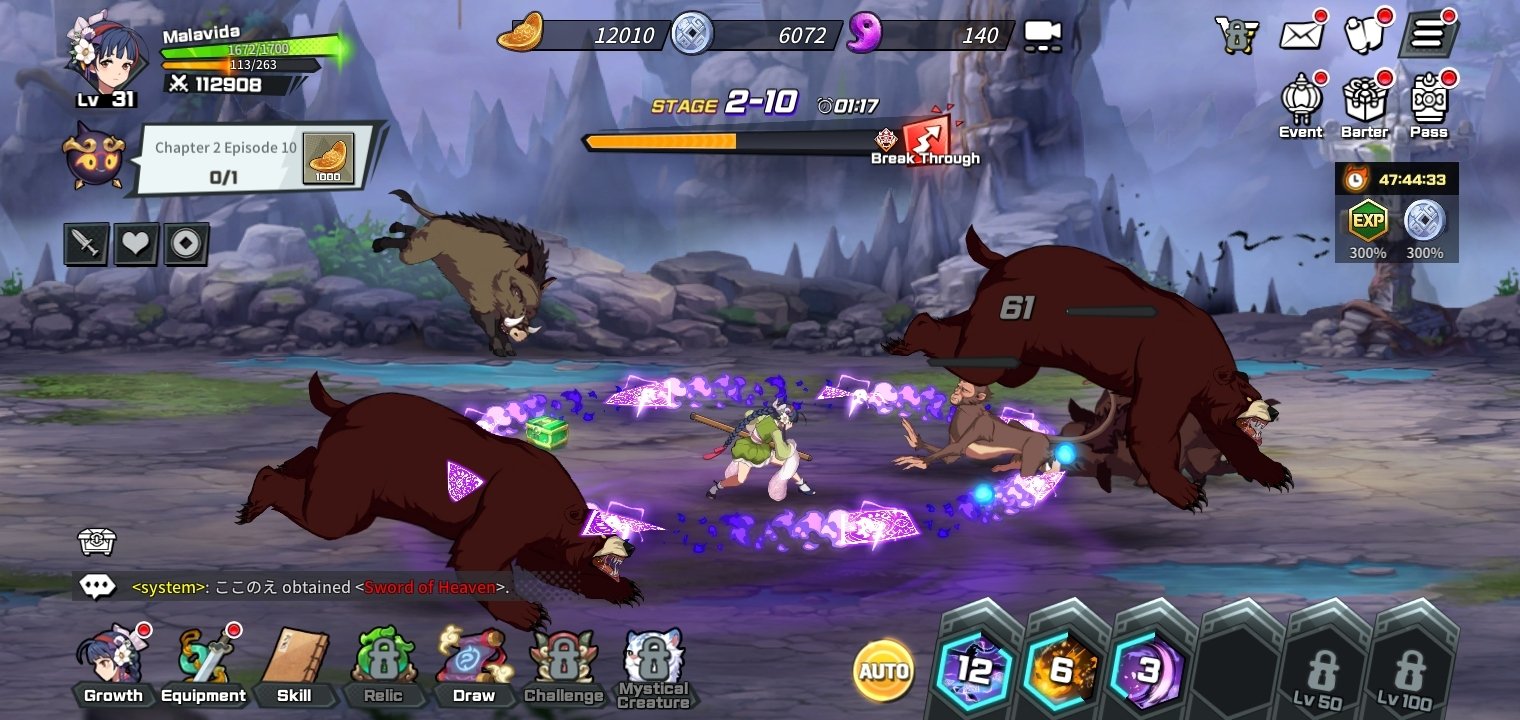Open the Event lantern icon
This screenshot has height=720, width=1520.
tap(1301, 105)
